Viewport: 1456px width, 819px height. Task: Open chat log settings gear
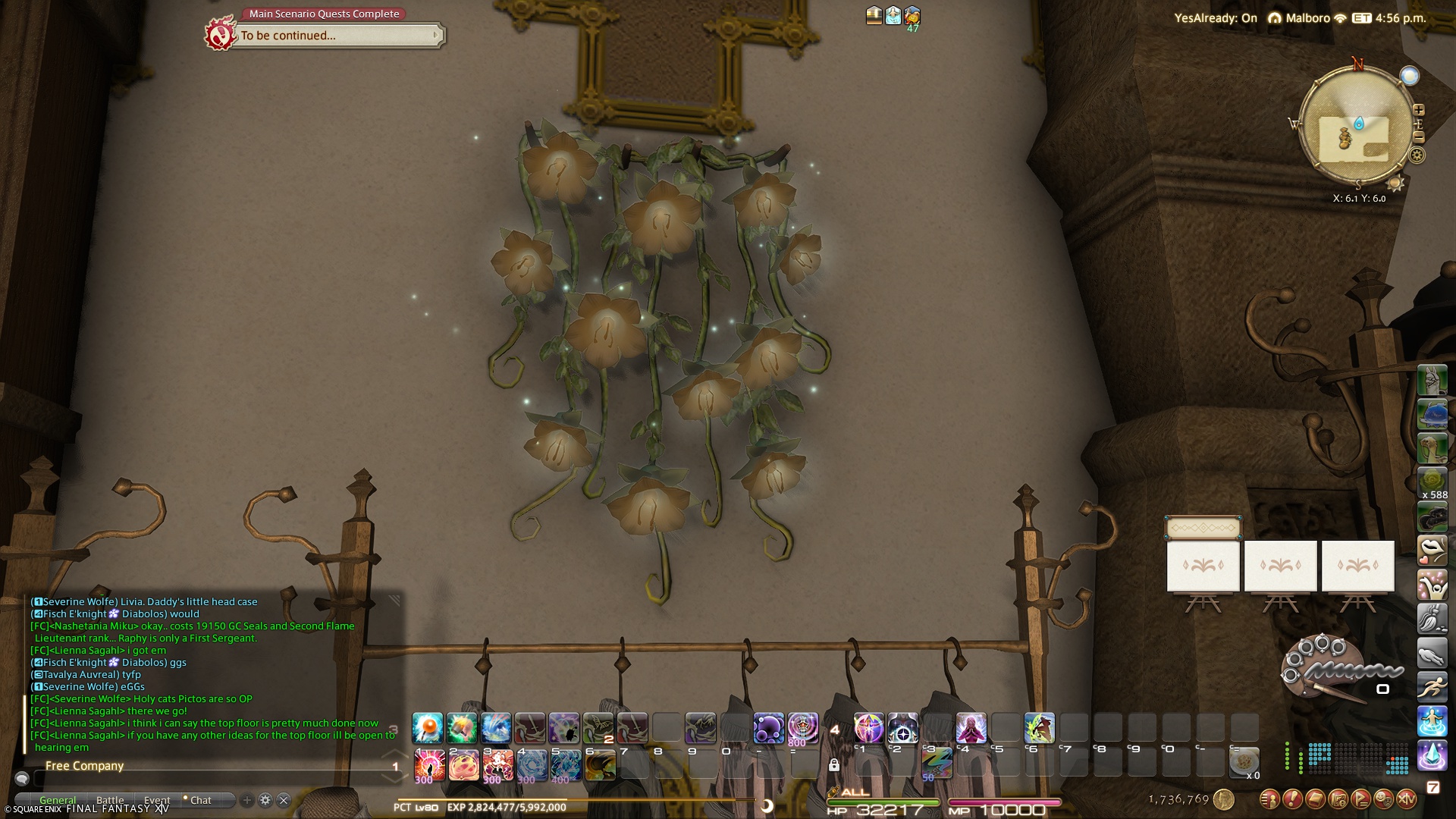265,800
